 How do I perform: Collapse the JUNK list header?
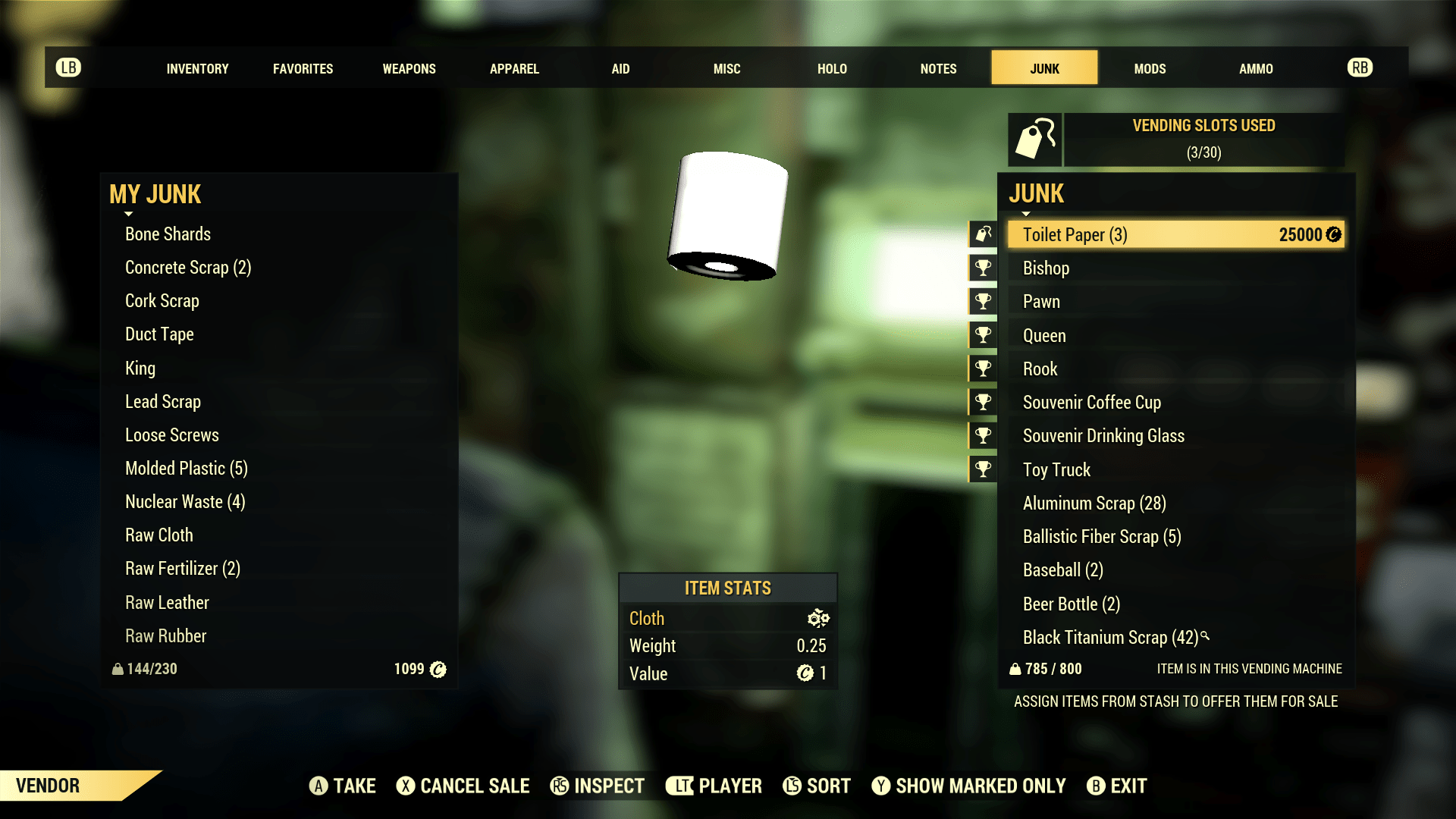point(1025,213)
